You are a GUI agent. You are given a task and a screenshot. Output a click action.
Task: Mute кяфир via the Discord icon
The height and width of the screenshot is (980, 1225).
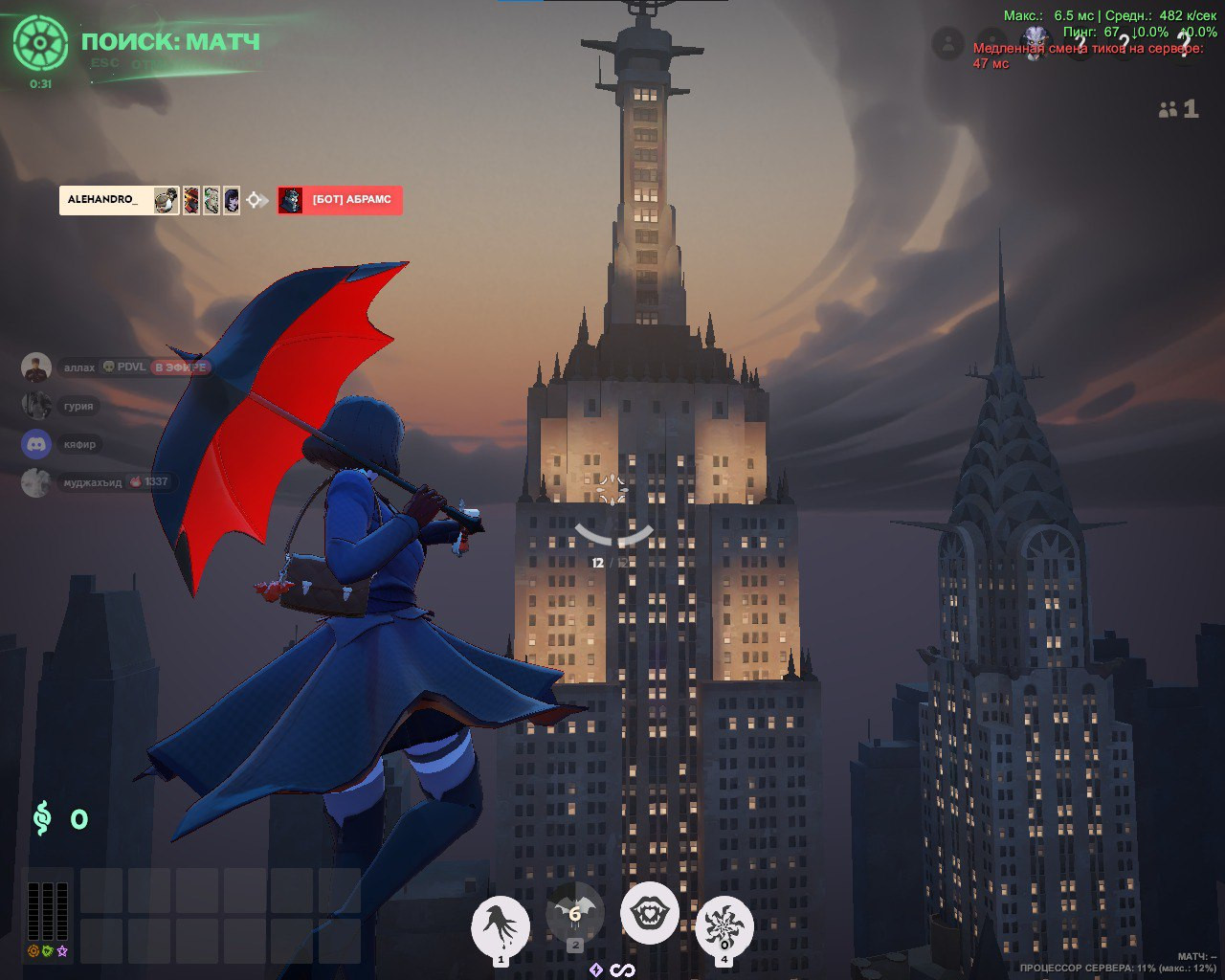(x=34, y=443)
